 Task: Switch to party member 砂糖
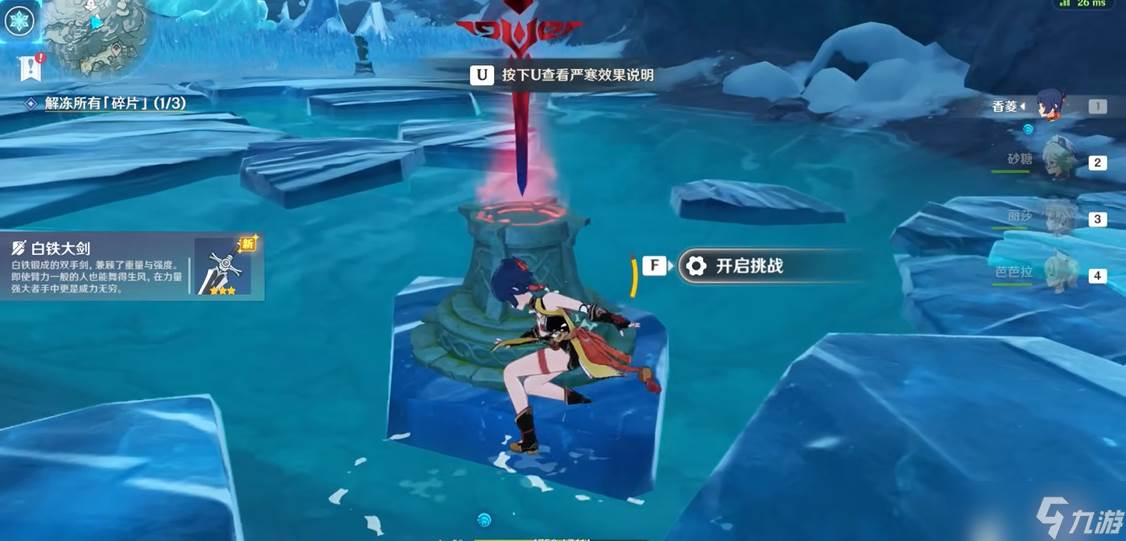1060,161
